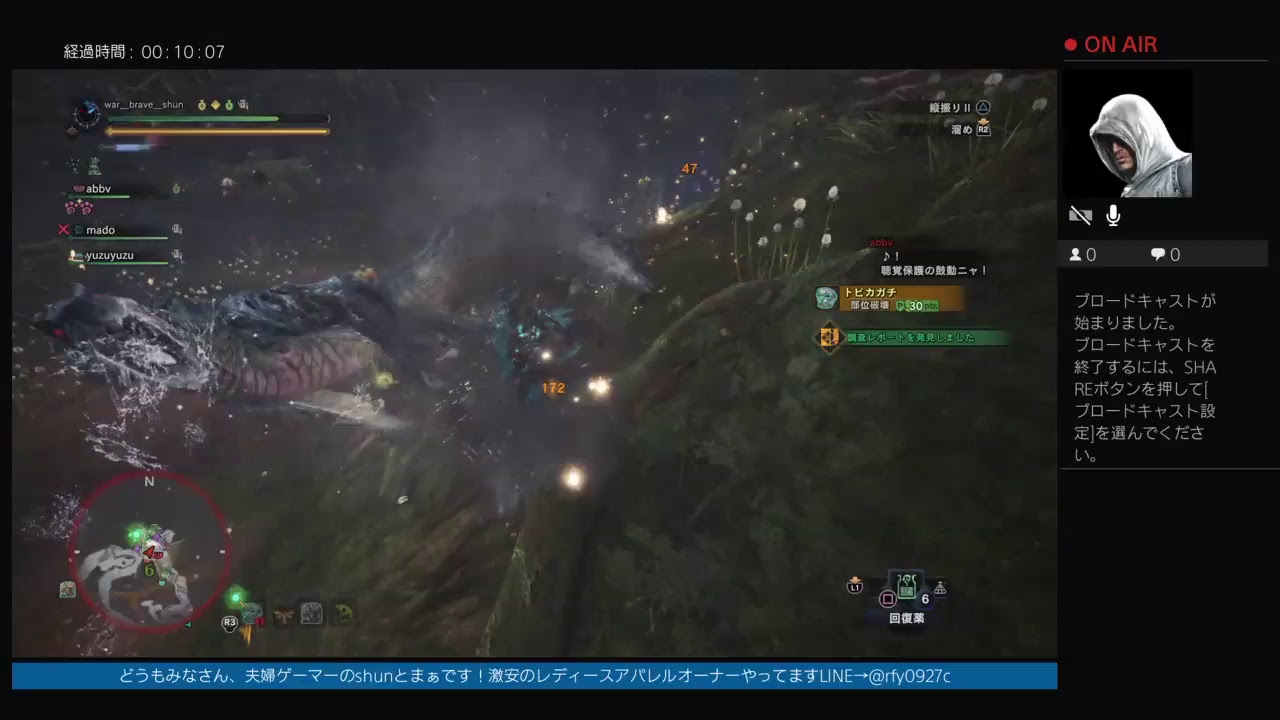
Task: Select the dragonfly item in the item bar
Action: point(283,613)
